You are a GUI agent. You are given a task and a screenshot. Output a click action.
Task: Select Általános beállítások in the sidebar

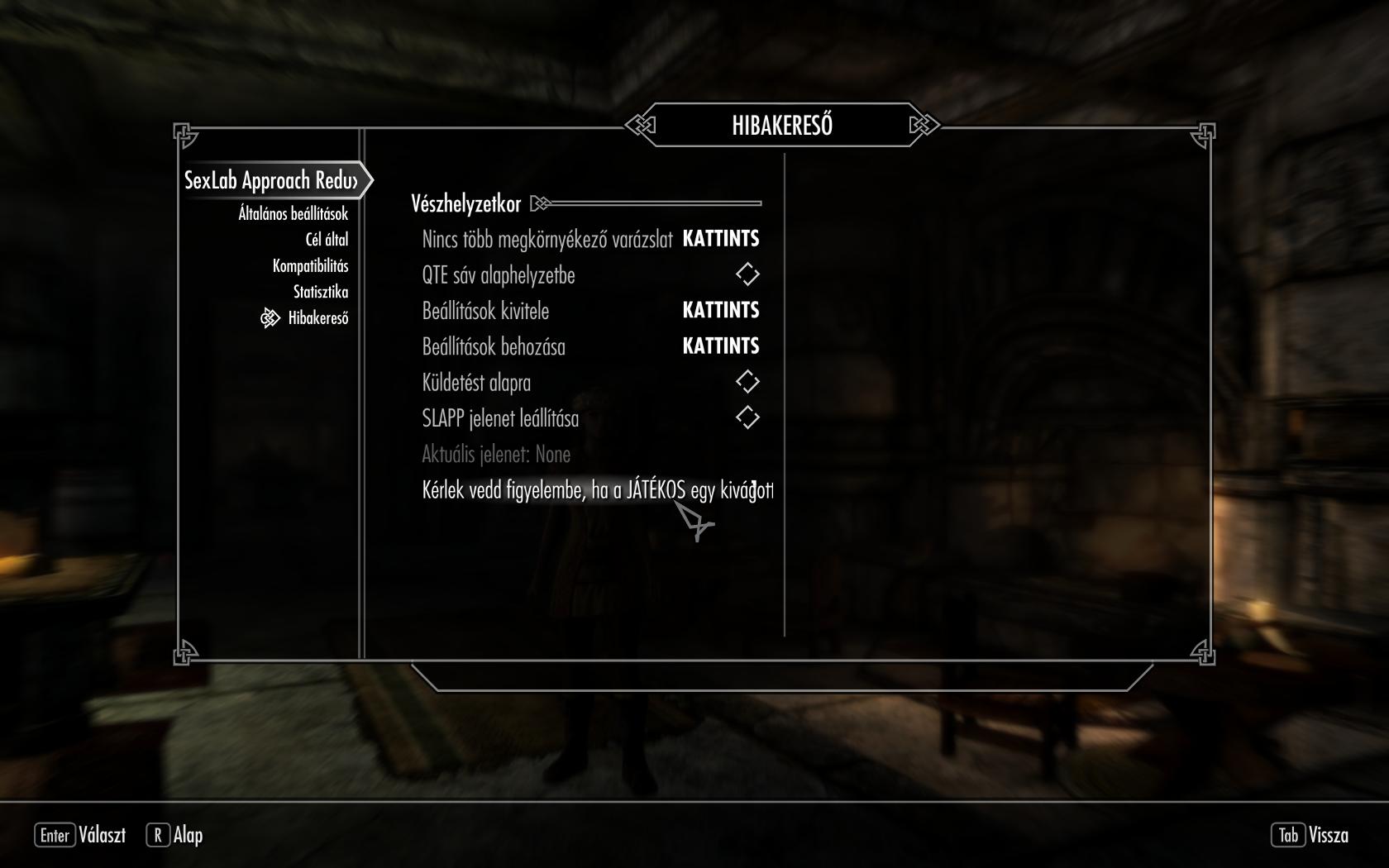click(x=294, y=212)
